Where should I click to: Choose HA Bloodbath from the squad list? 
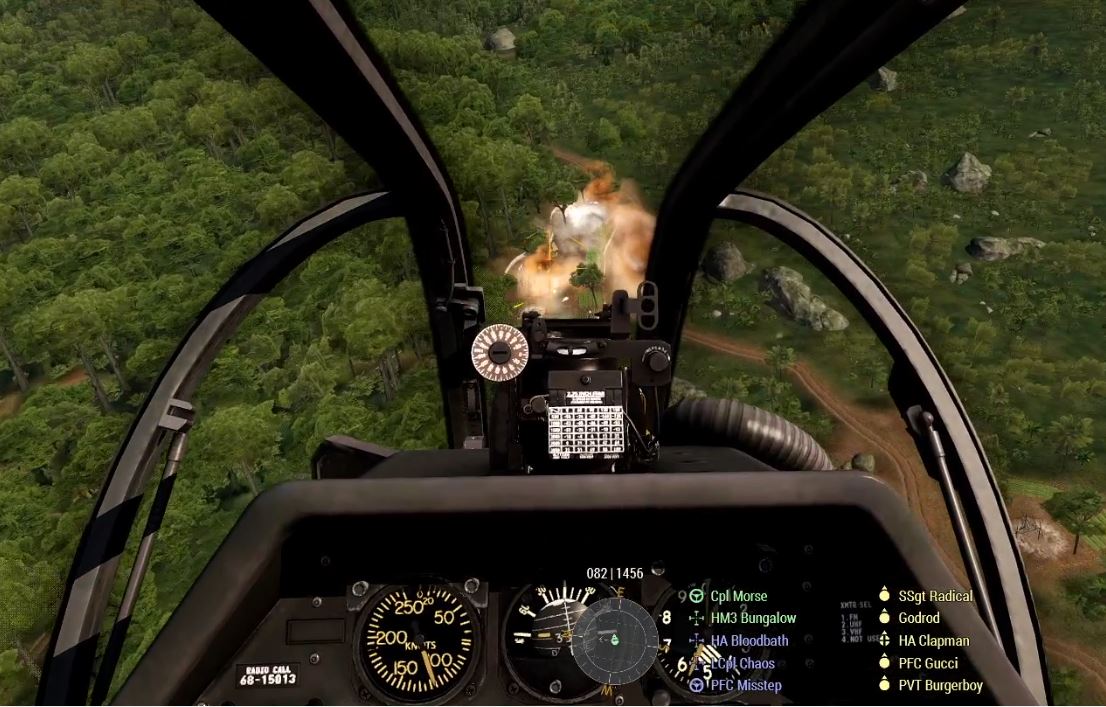click(749, 640)
